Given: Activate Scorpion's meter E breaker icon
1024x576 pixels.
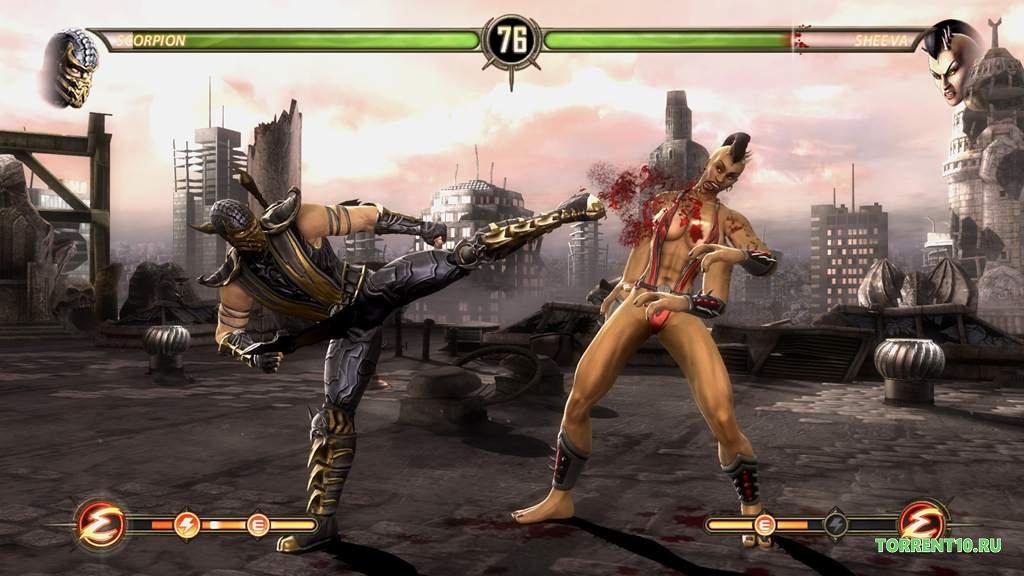Looking at the screenshot, I should 258,523.
